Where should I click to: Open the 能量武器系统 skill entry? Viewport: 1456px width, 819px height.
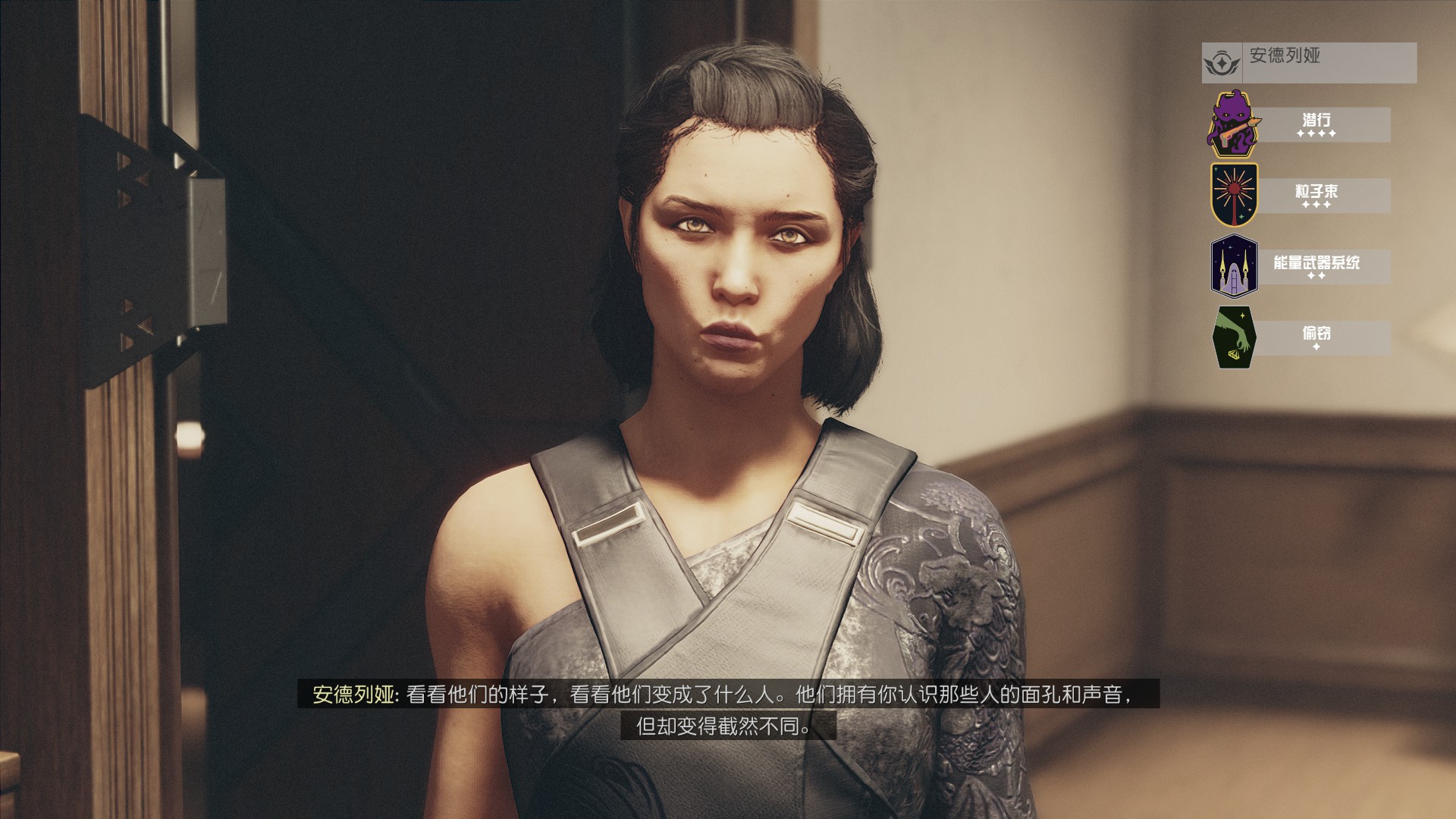pyautogui.click(x=1316, y=267)
